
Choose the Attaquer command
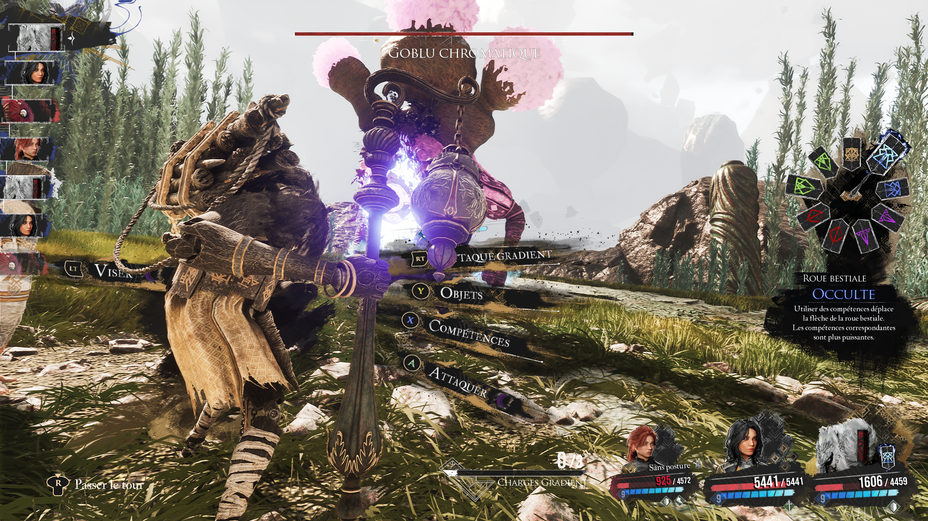point(457,380)
